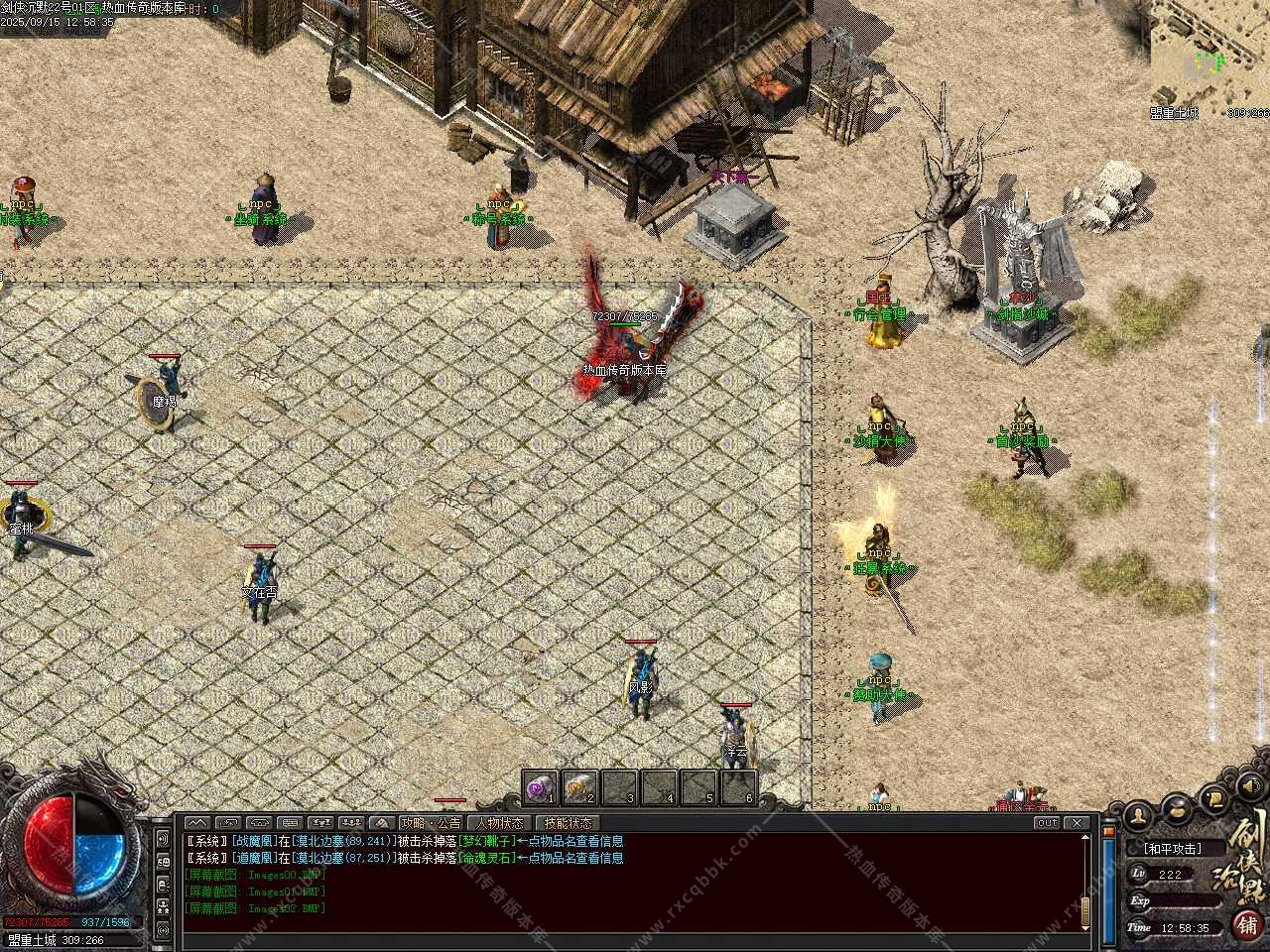Open the scroll-shaped round button
Viewport: 1270px width, 952px height.
(x=1213, y=796)
